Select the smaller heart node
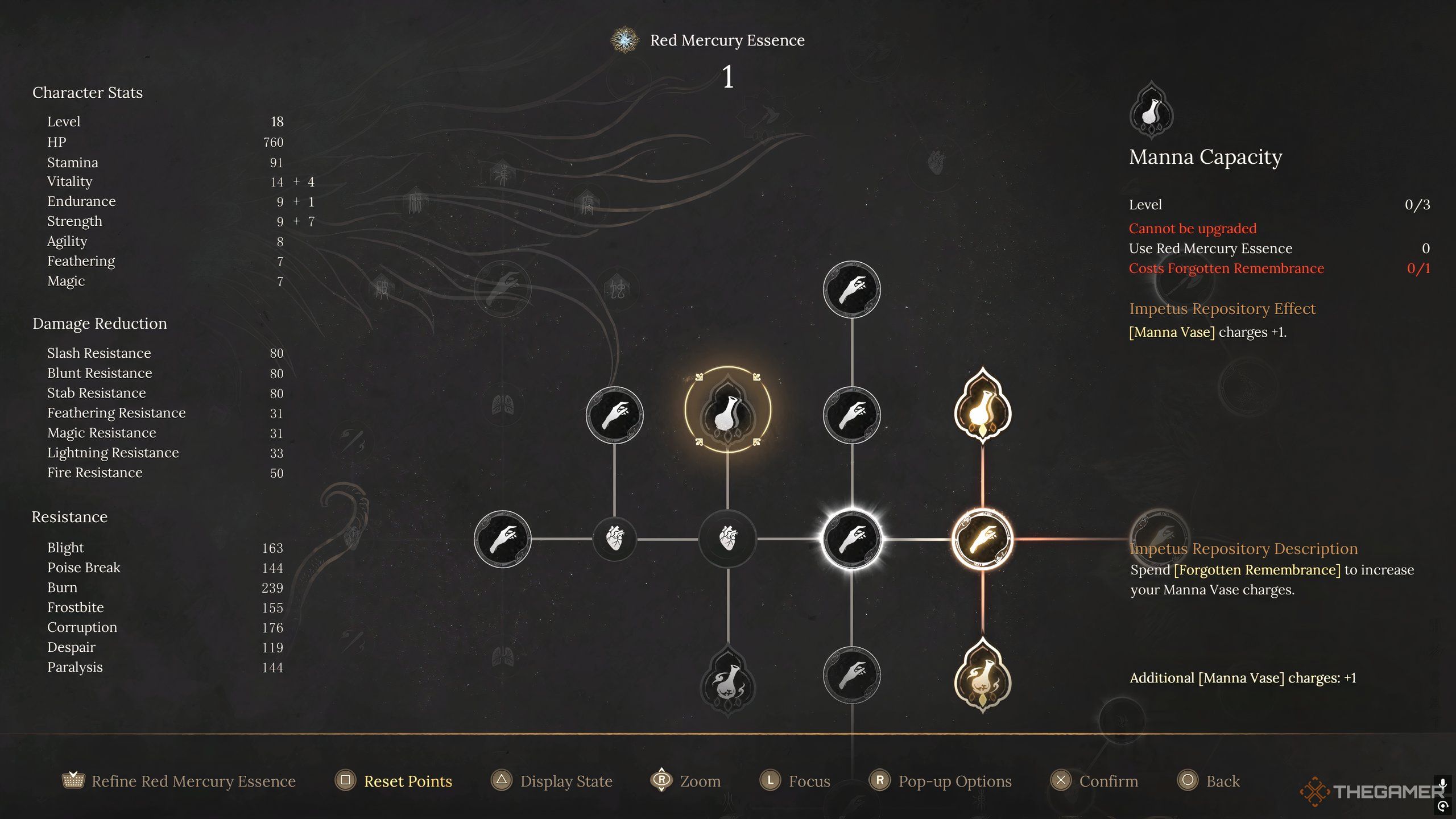The height and width of the screenshot is (819, 1456). tap(614, 537)
